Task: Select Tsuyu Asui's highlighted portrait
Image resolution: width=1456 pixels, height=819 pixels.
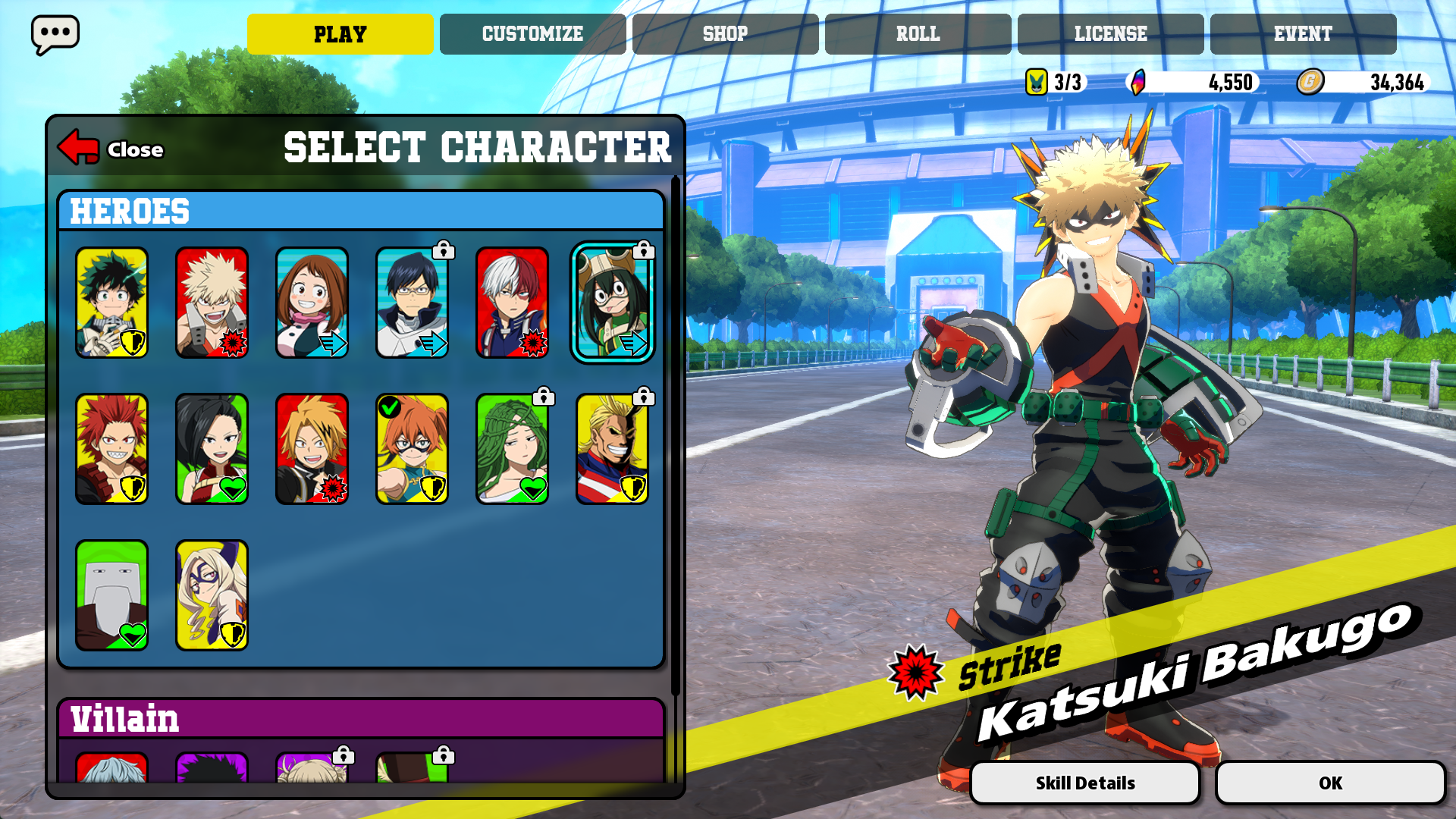Action: 612,303
